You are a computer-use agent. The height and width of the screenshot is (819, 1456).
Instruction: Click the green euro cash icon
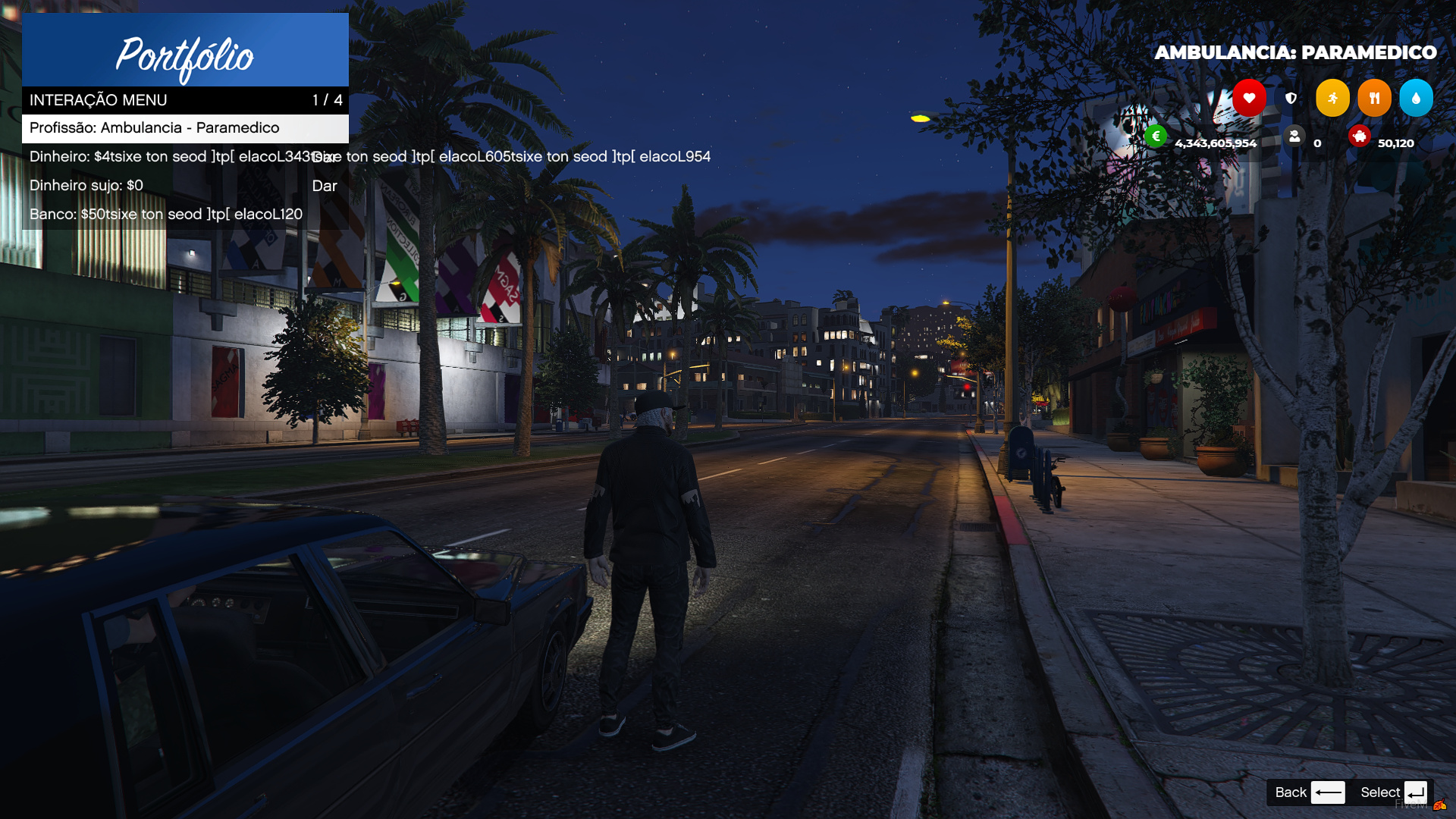[1156, 136]
